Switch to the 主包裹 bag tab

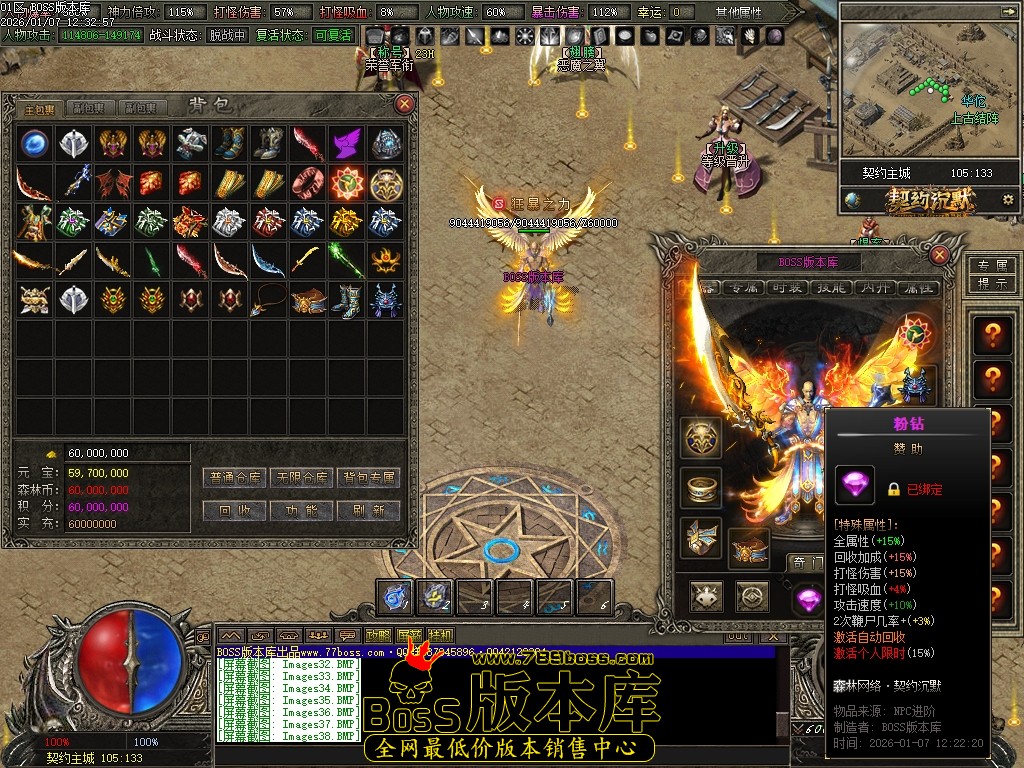[40, 108]
